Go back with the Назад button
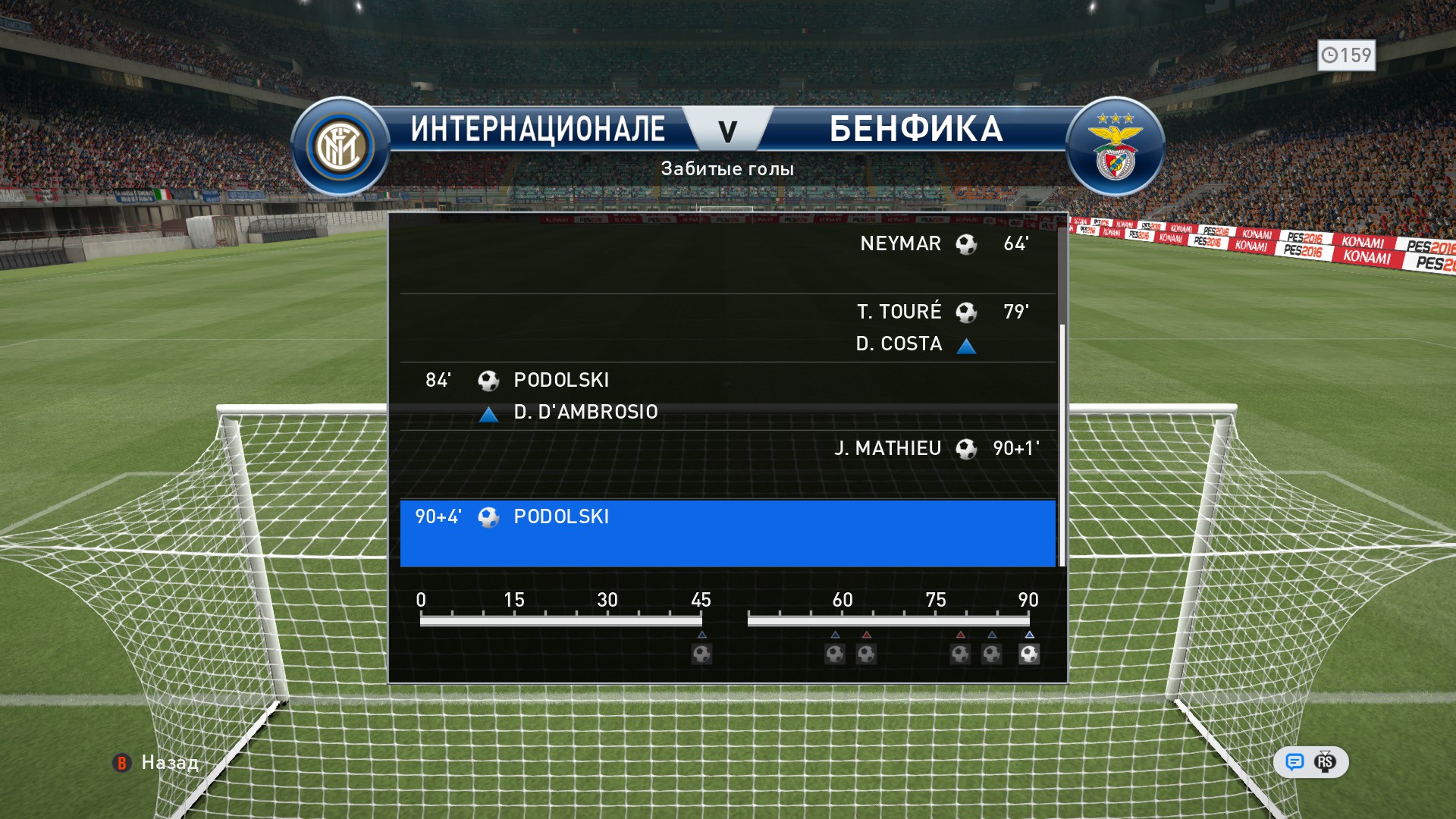This screenshot has width=1456, height=819. pyautogui.click(x=156, y=762)
